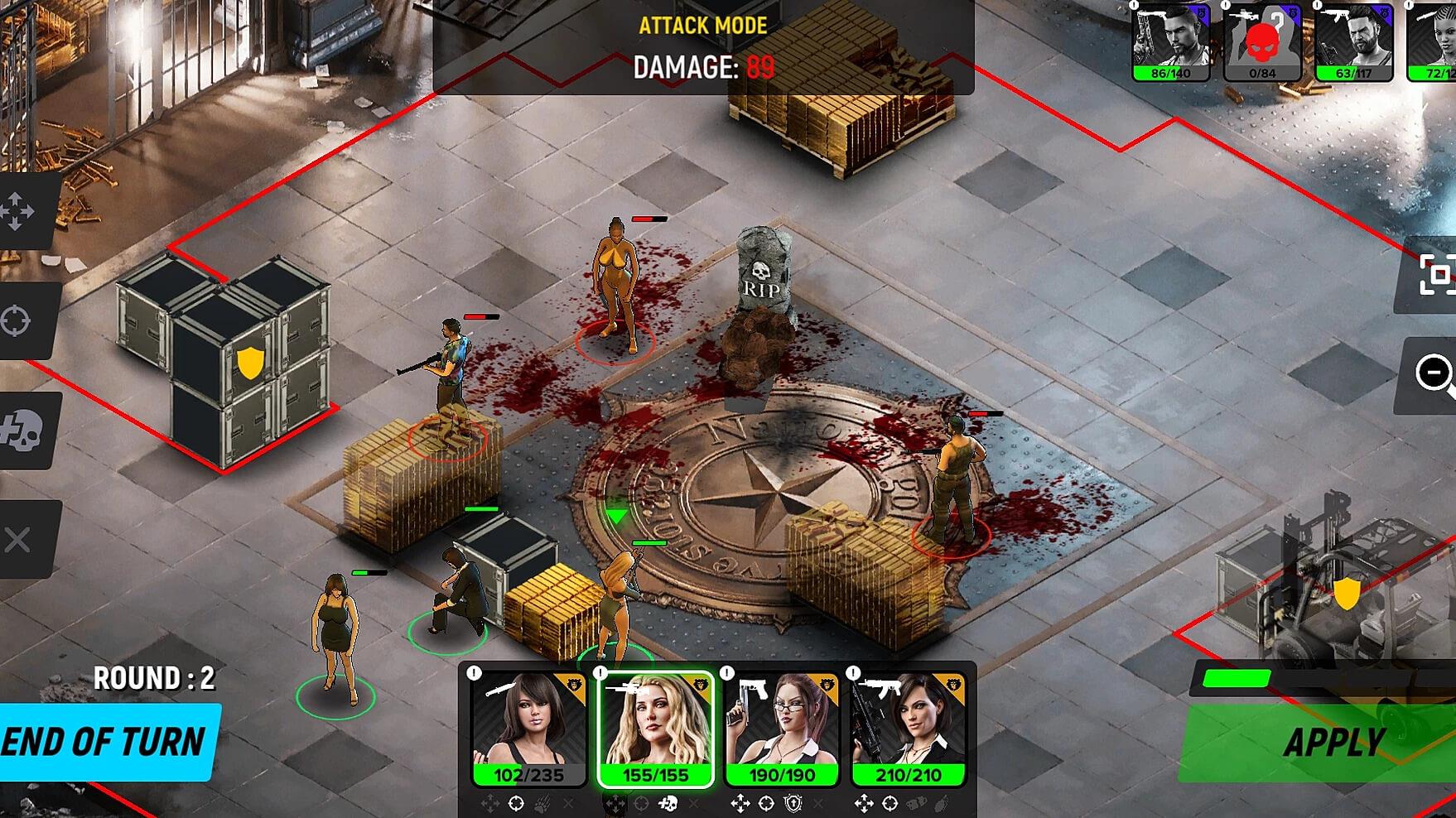Image resolution: width=1456 pixels, height=818 pixels.
Task: End the current turn
Action: 106,741
